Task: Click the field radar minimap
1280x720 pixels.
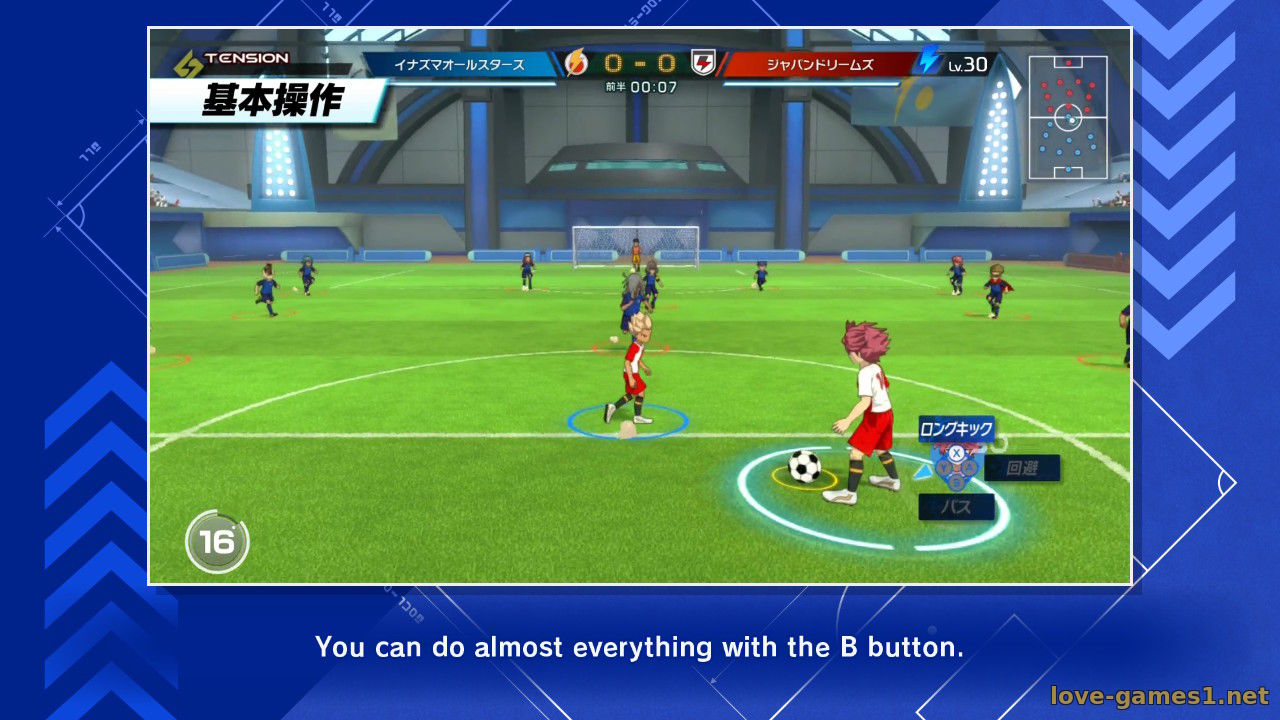Action: pyautogui.click(x=1068, y=117)
